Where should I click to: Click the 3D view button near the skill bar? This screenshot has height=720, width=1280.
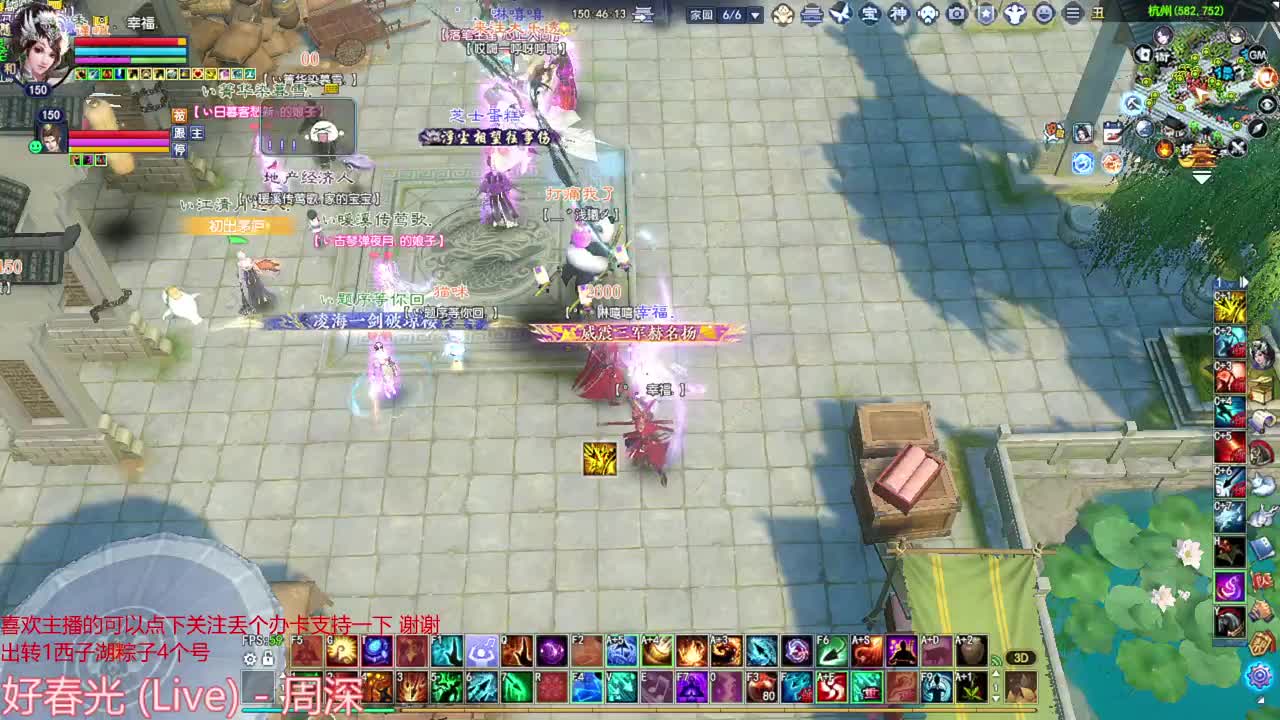1020,657
